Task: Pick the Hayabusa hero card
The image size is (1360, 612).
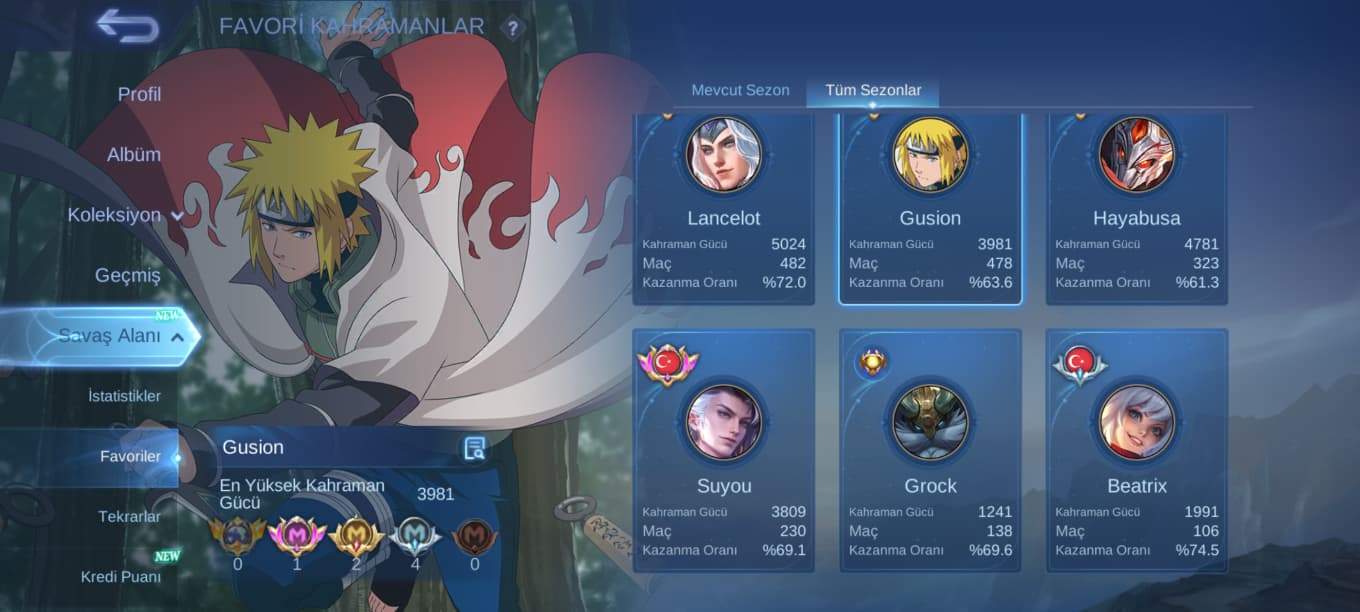Action: click(x=1136, y=210)
